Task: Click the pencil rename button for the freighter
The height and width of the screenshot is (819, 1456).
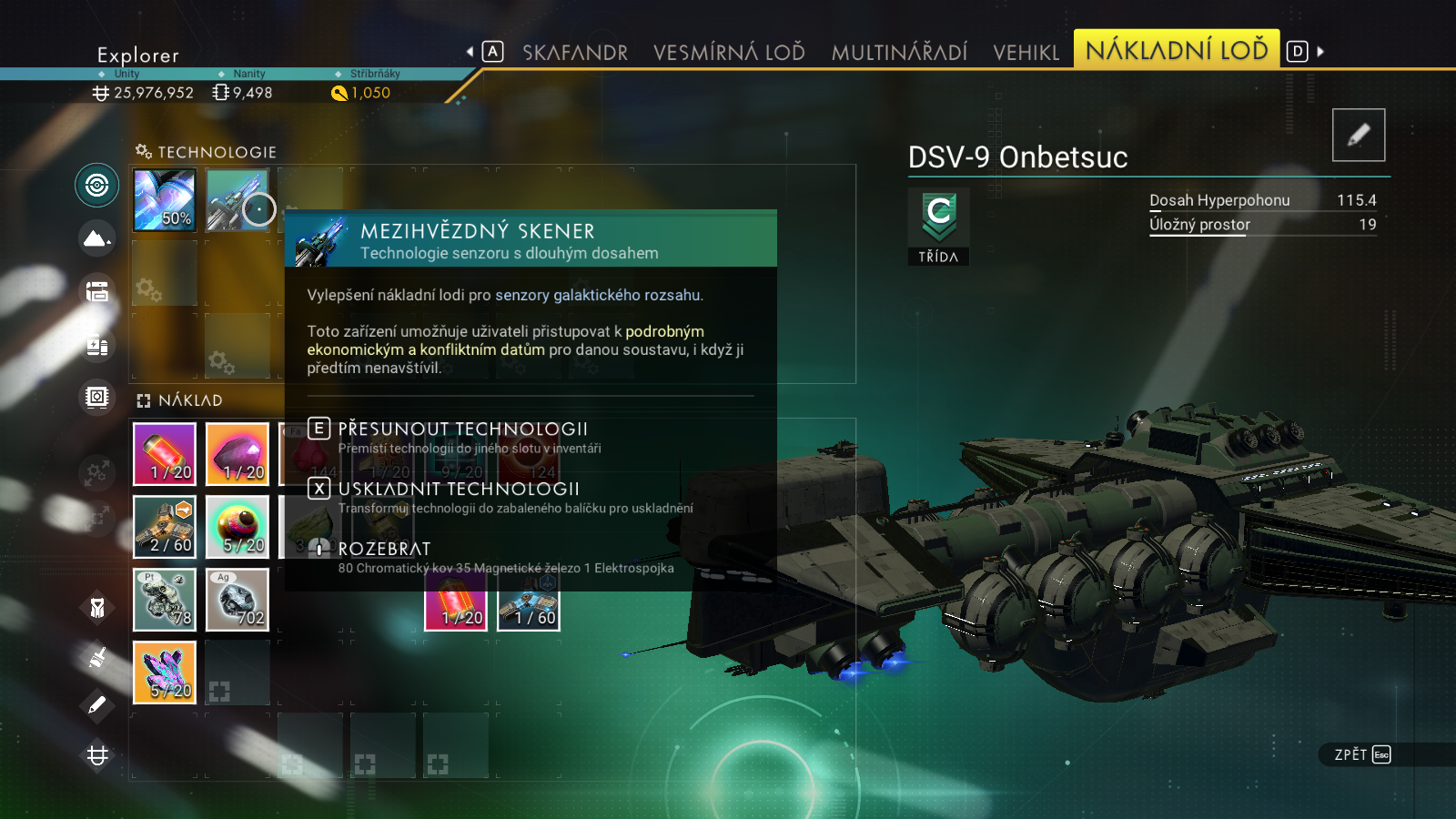Action: 1358,135
